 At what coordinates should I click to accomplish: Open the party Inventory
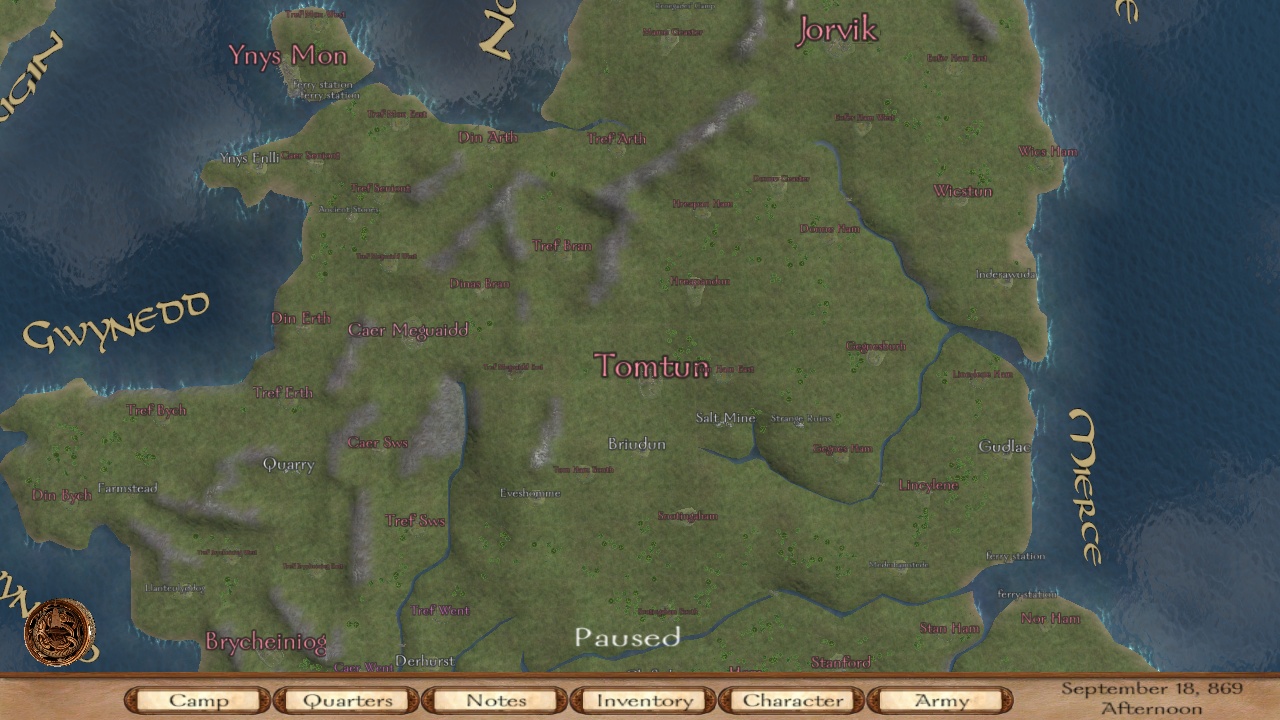[x=643, y=700]
